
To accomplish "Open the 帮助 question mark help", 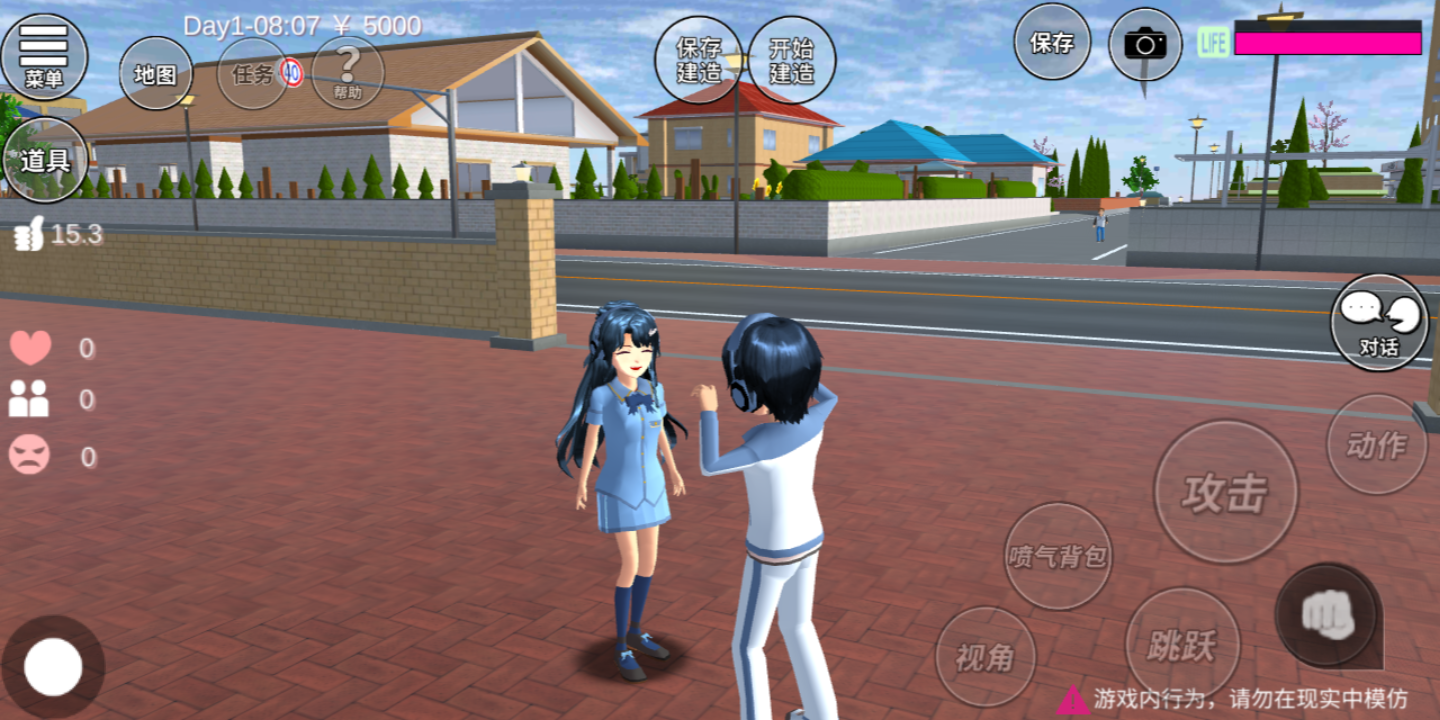I will click(x=348, y=73).
